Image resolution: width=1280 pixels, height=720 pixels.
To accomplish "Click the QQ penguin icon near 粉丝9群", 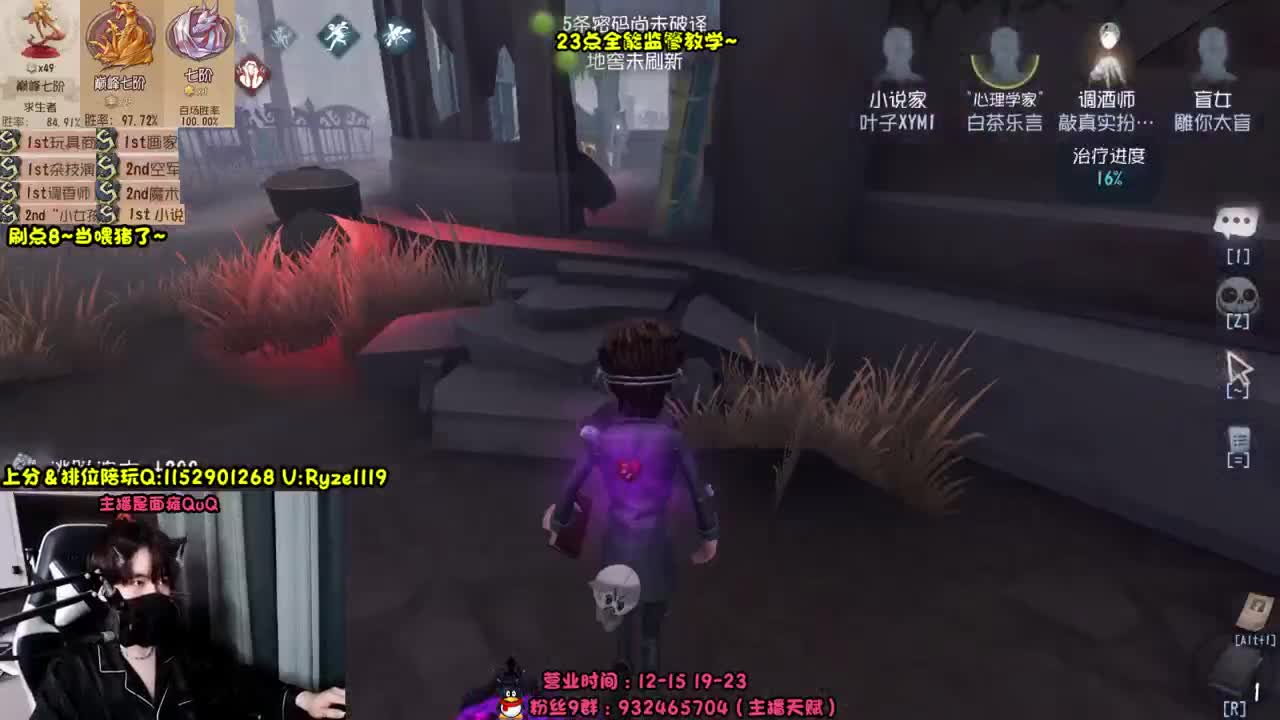I will click(x=508, y=706).
